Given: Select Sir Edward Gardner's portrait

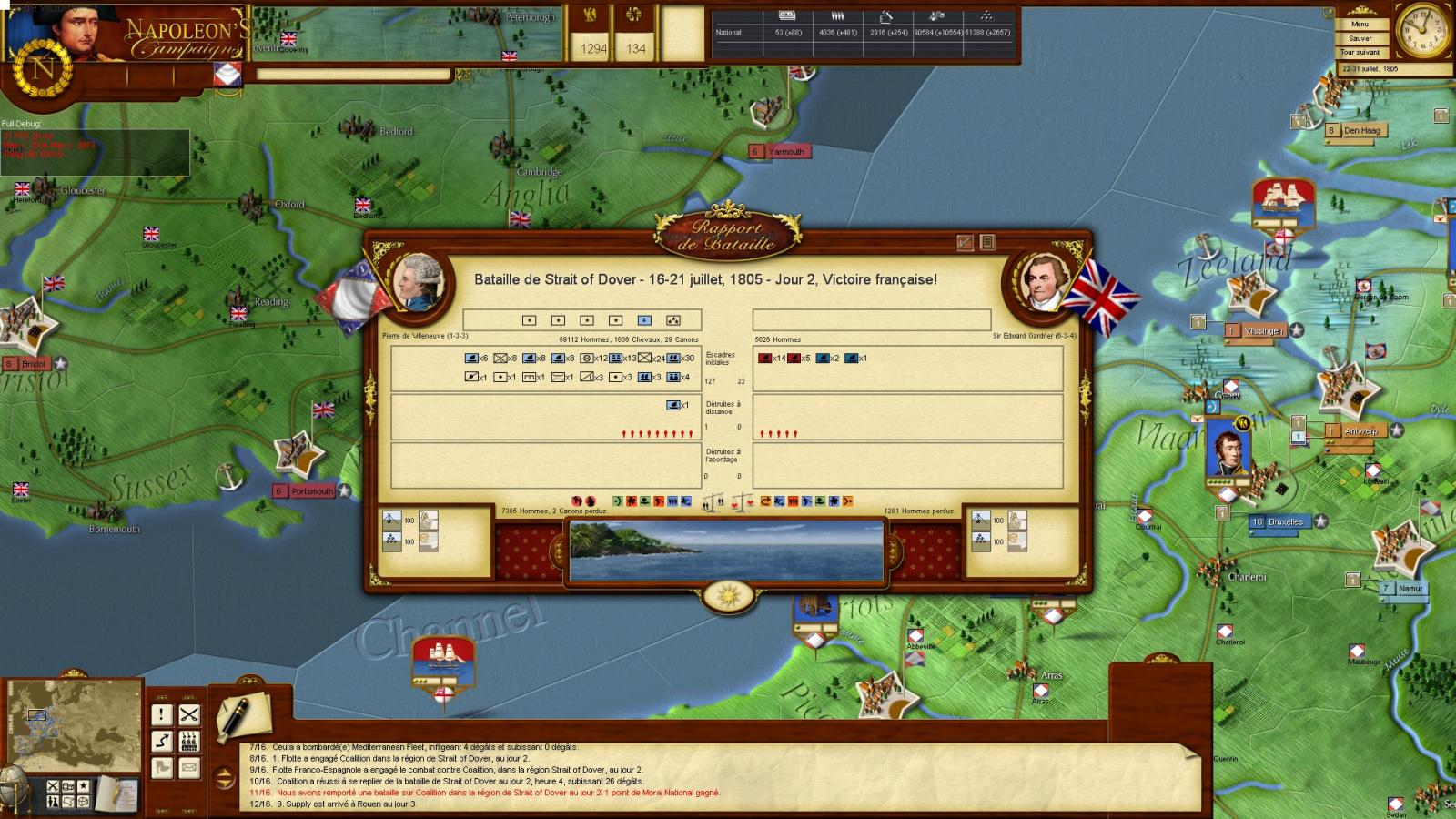Looking at the screenshot, I should 1038,281.
